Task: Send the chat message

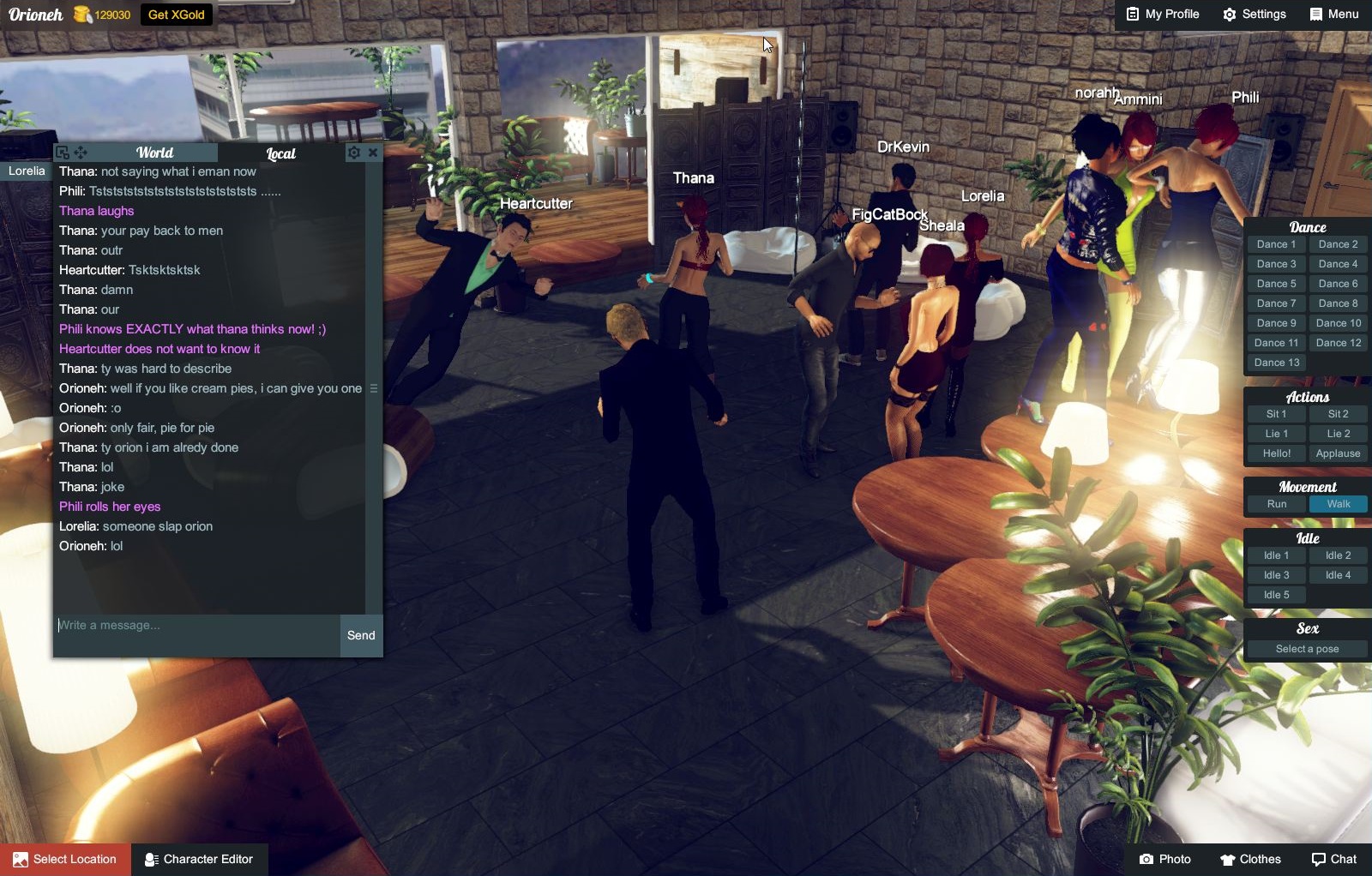Action: click(x=361, y=636)
